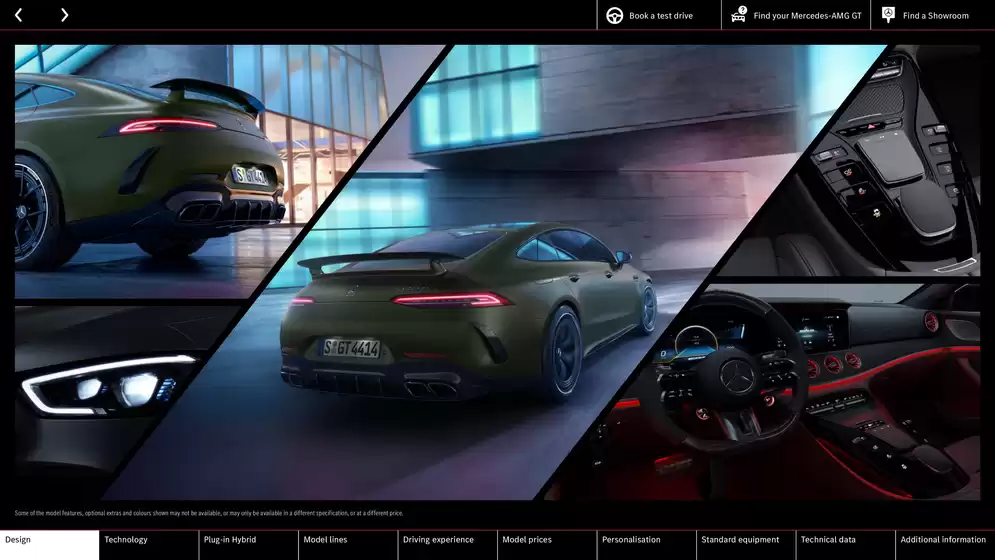Choose the Model lines tab
This screenshot has width=995, height=560.
(348, 544)
